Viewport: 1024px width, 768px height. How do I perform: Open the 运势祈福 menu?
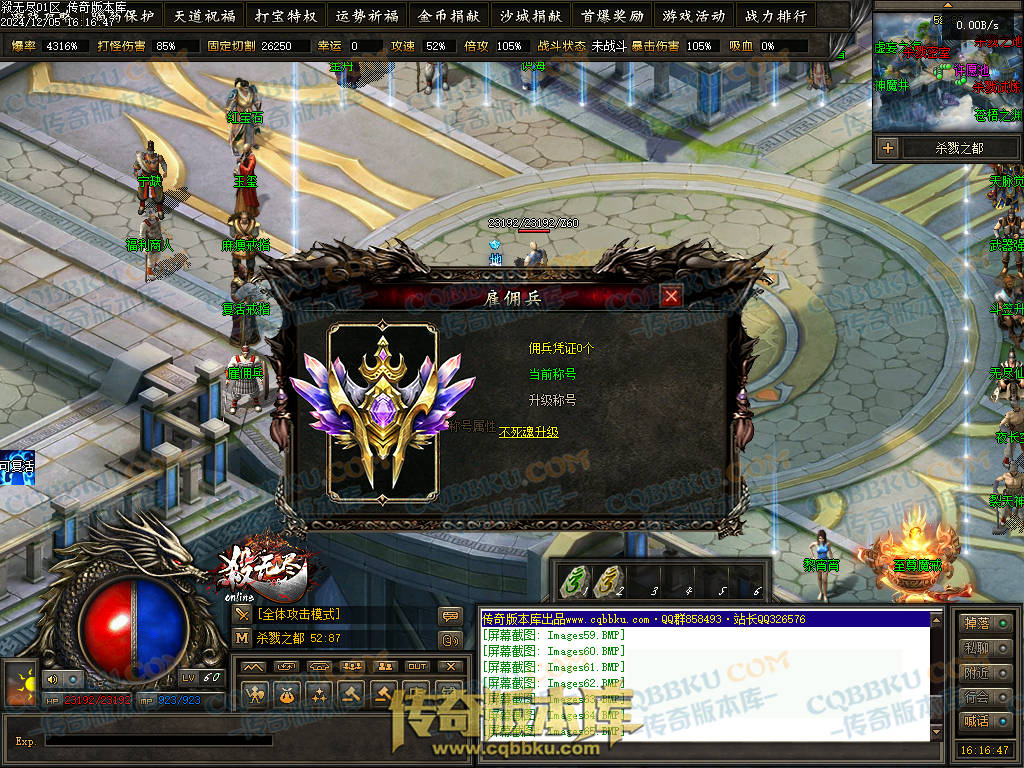(367, 16)
